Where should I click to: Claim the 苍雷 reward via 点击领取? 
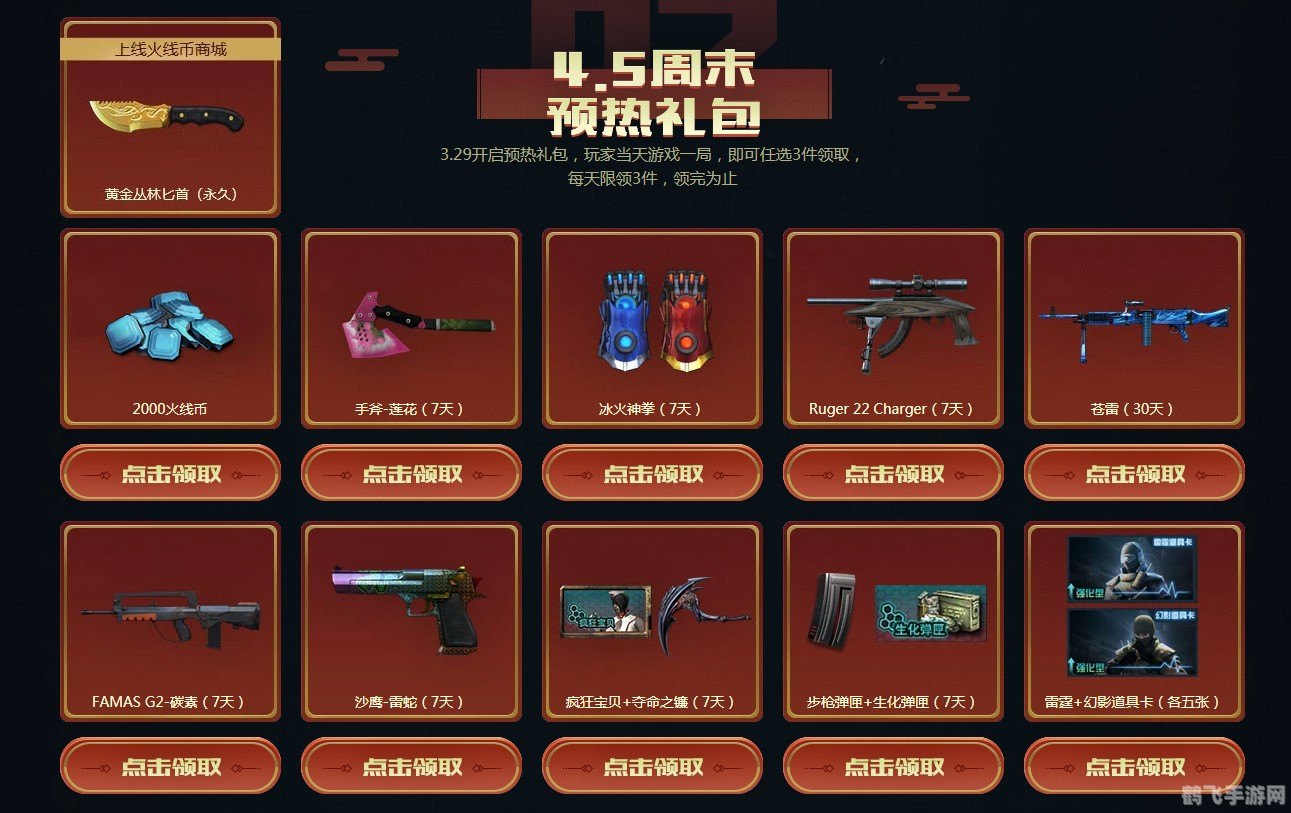pyautogui.click(x=1135, y=473)
